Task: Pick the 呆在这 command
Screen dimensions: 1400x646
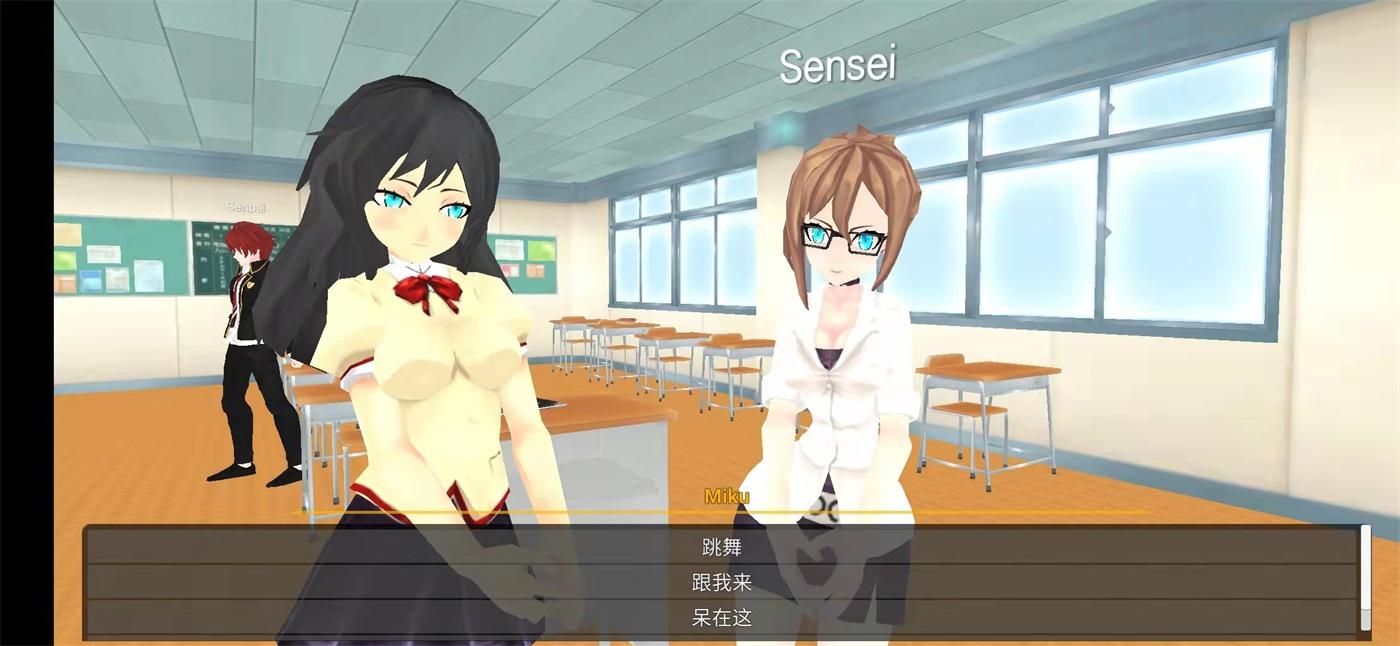Action: tap(721, 617)
